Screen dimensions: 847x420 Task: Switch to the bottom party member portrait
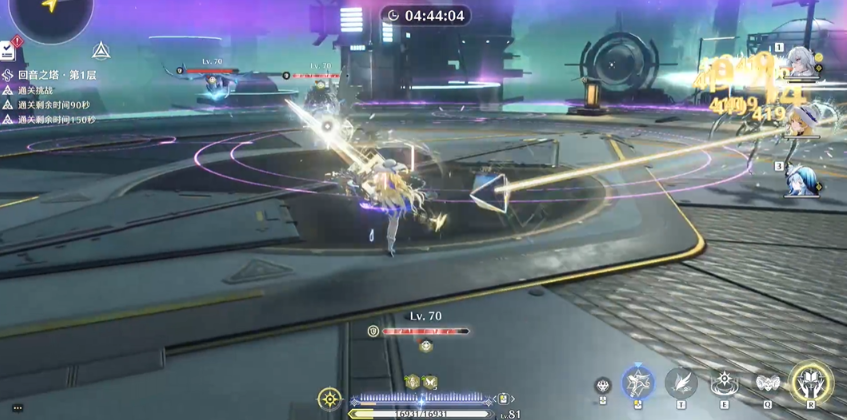click(801, 180)
